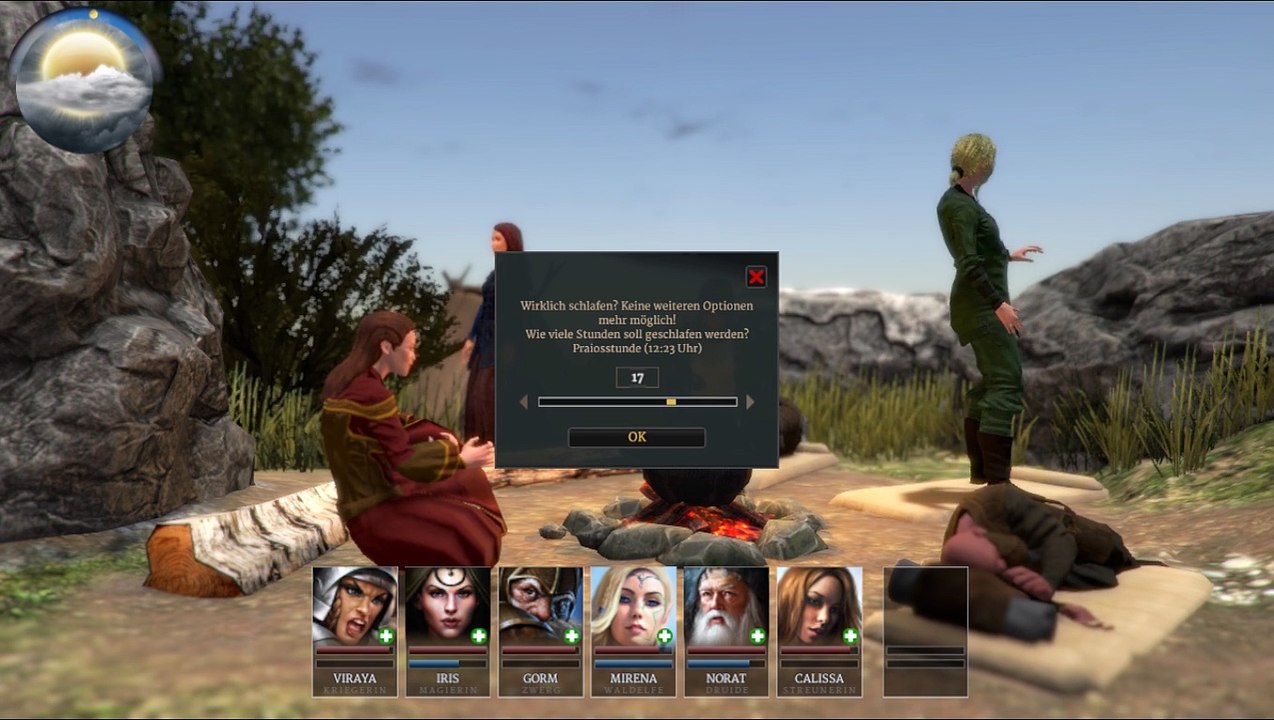
Task: Decrease sleep hours with left arrow
Action: [523, 402]
